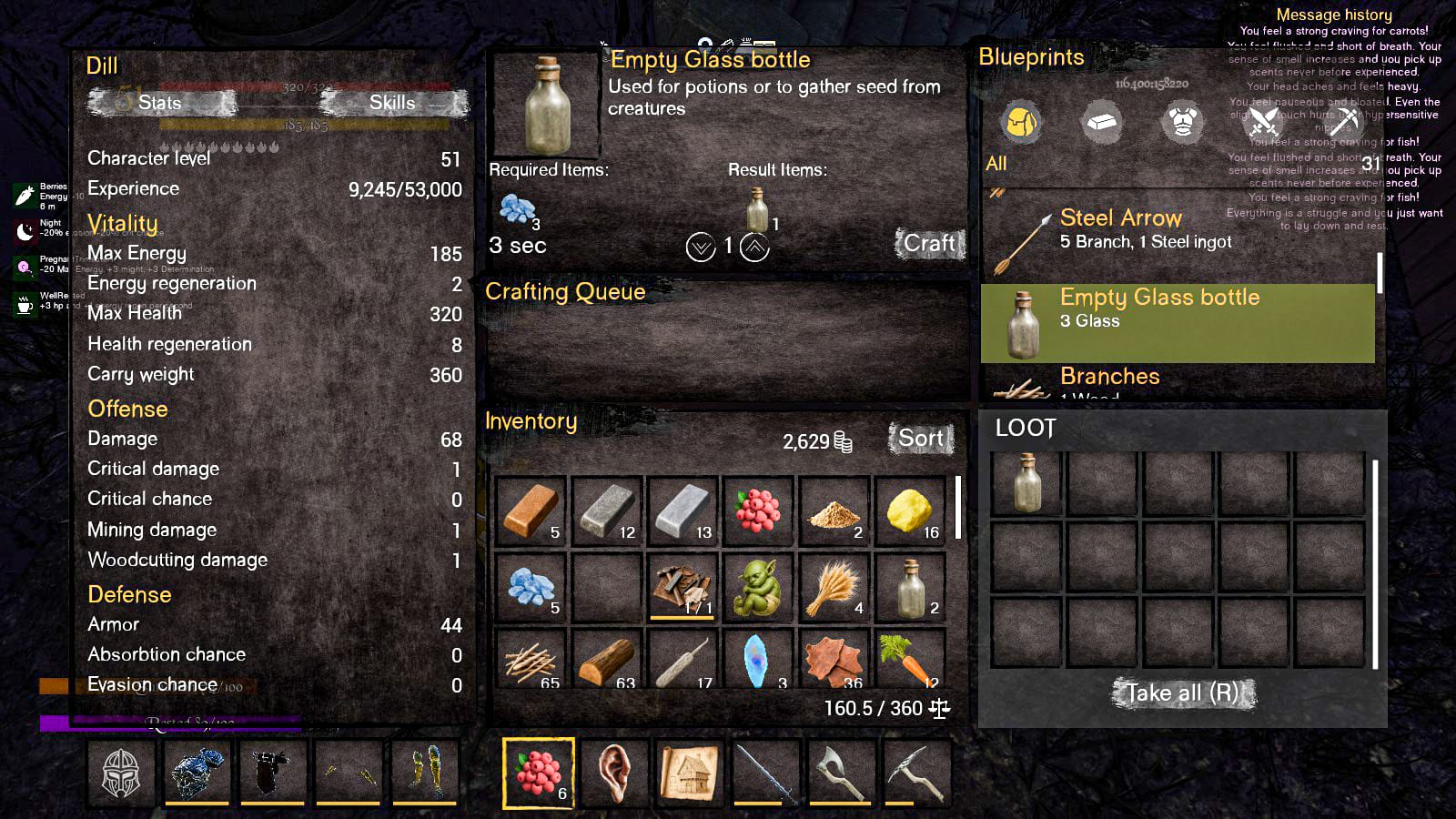Craft the Empty Glass bottle
The height and width of the screenshot is (819, 1456).
tap(929, 244)
